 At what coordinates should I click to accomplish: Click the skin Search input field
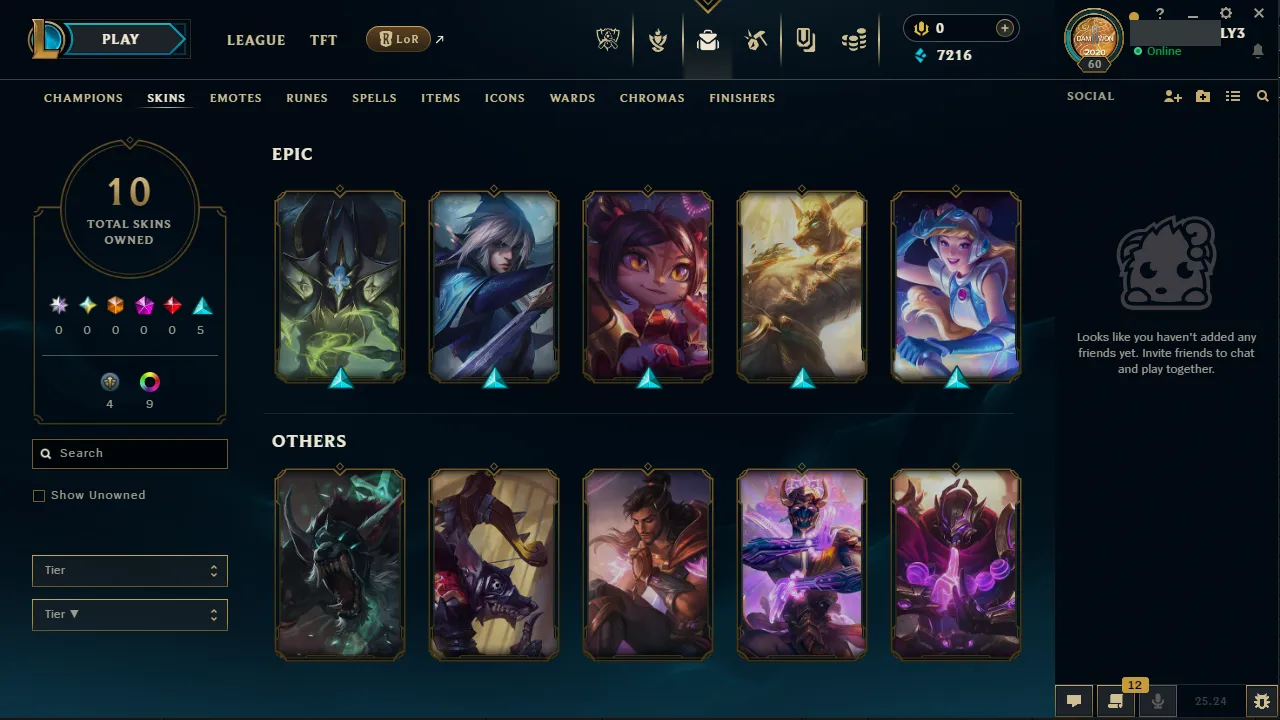[x=129, y=453]
